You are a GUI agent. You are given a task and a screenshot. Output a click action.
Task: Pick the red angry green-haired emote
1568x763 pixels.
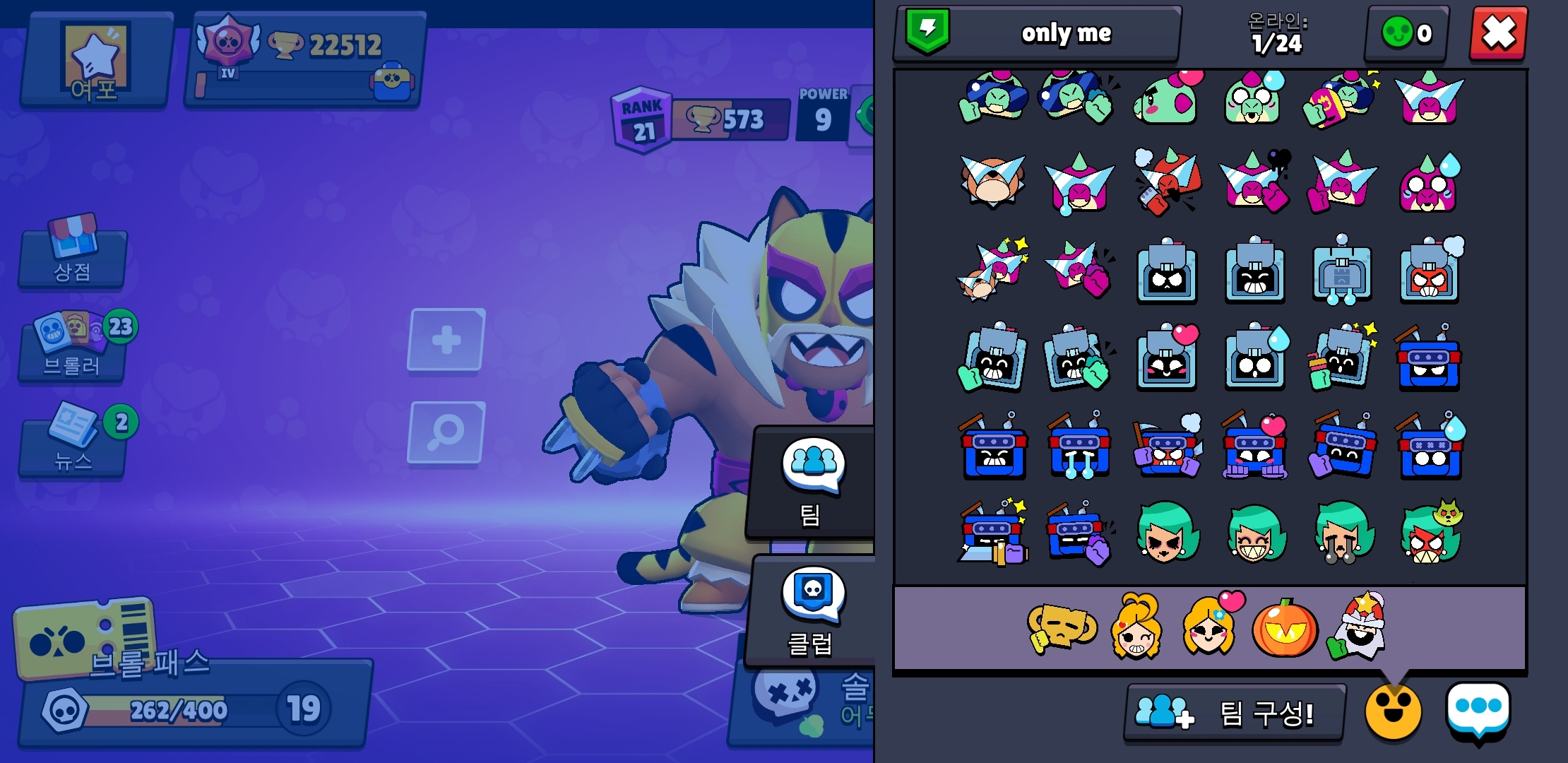tap(1430, 535)
